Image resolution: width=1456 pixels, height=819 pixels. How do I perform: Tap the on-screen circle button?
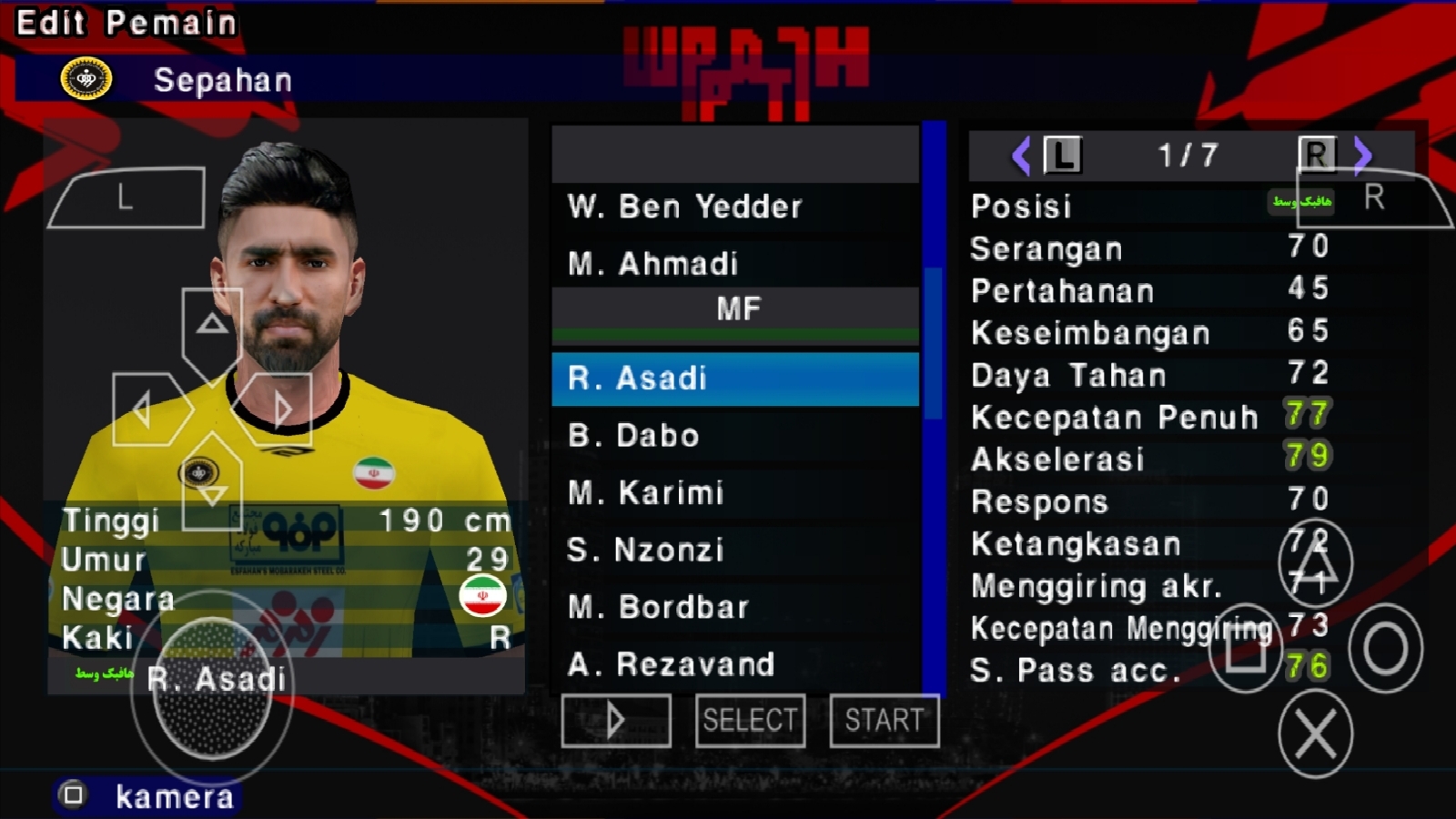click(x=1385, y=649)
